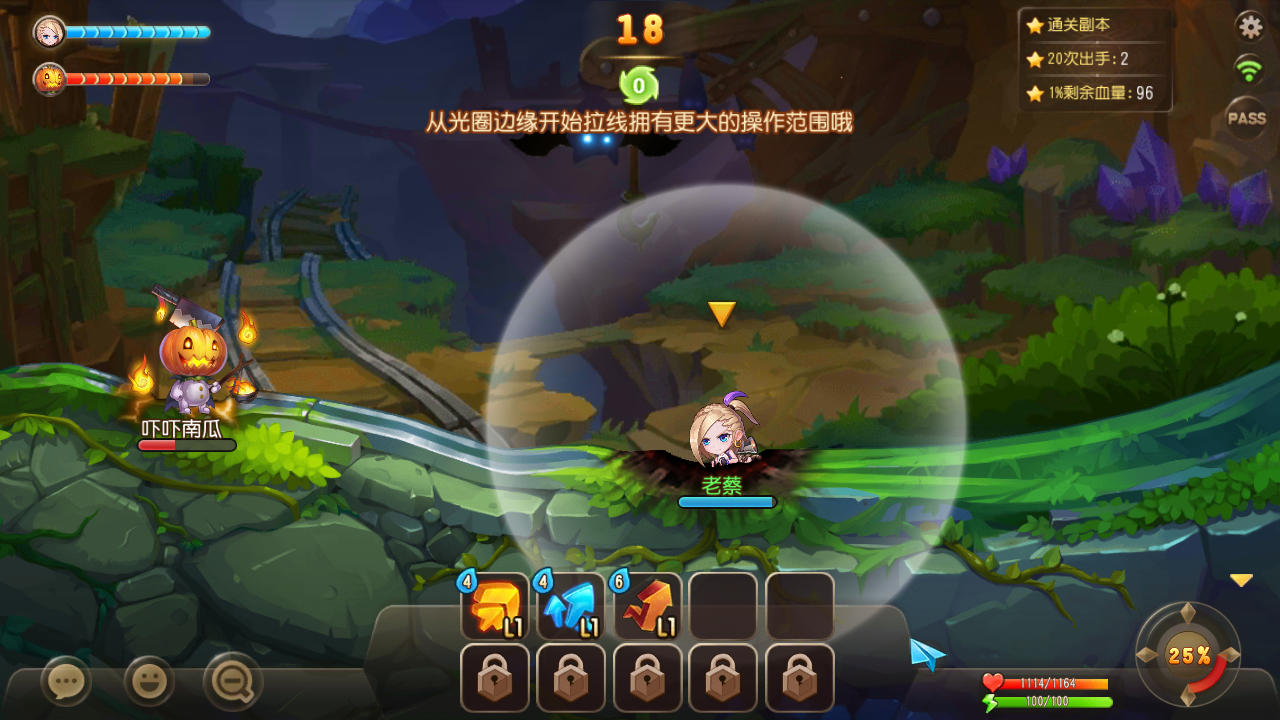
Task: Tap the blue paper plane icon
Action: click(927, 654)
